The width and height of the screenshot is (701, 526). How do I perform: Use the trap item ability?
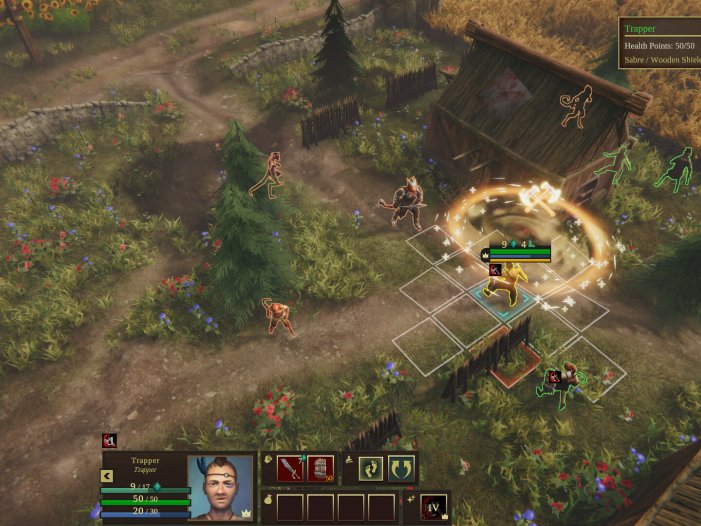click(x=320, y=468)
